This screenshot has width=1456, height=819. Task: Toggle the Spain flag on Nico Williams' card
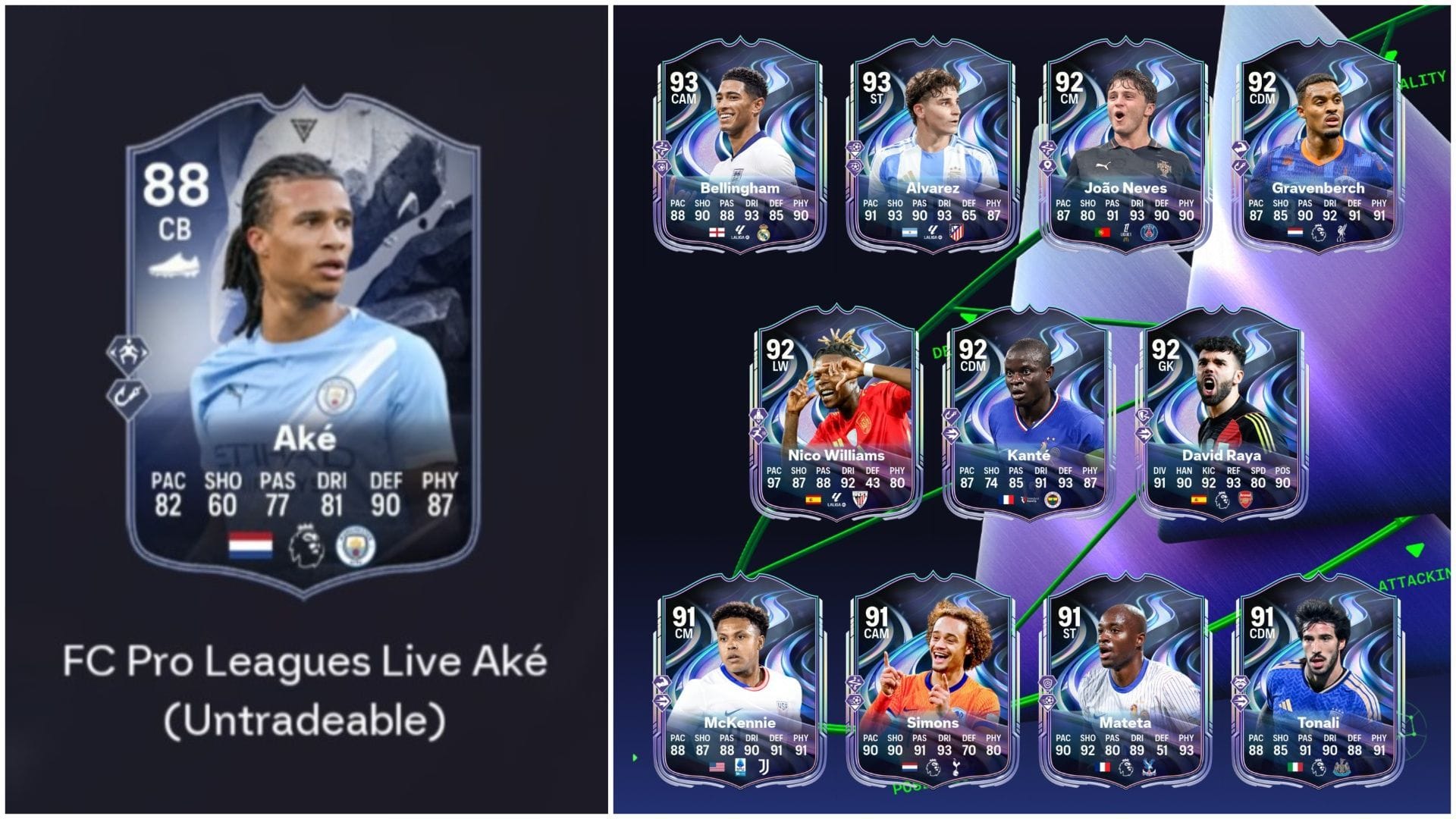tap(813, 500)
